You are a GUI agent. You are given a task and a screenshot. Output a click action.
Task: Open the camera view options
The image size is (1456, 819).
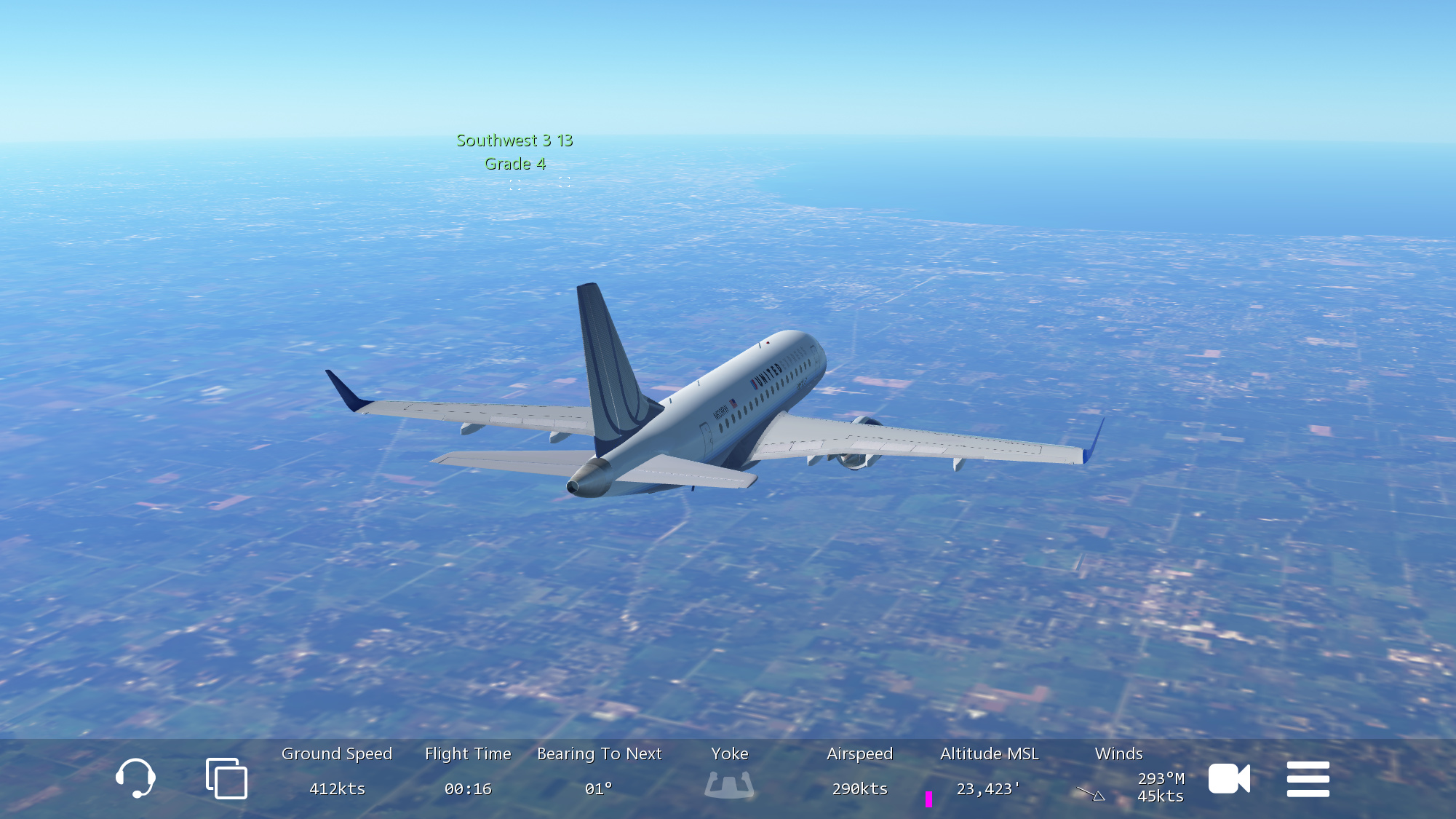tap(1229, 778)
